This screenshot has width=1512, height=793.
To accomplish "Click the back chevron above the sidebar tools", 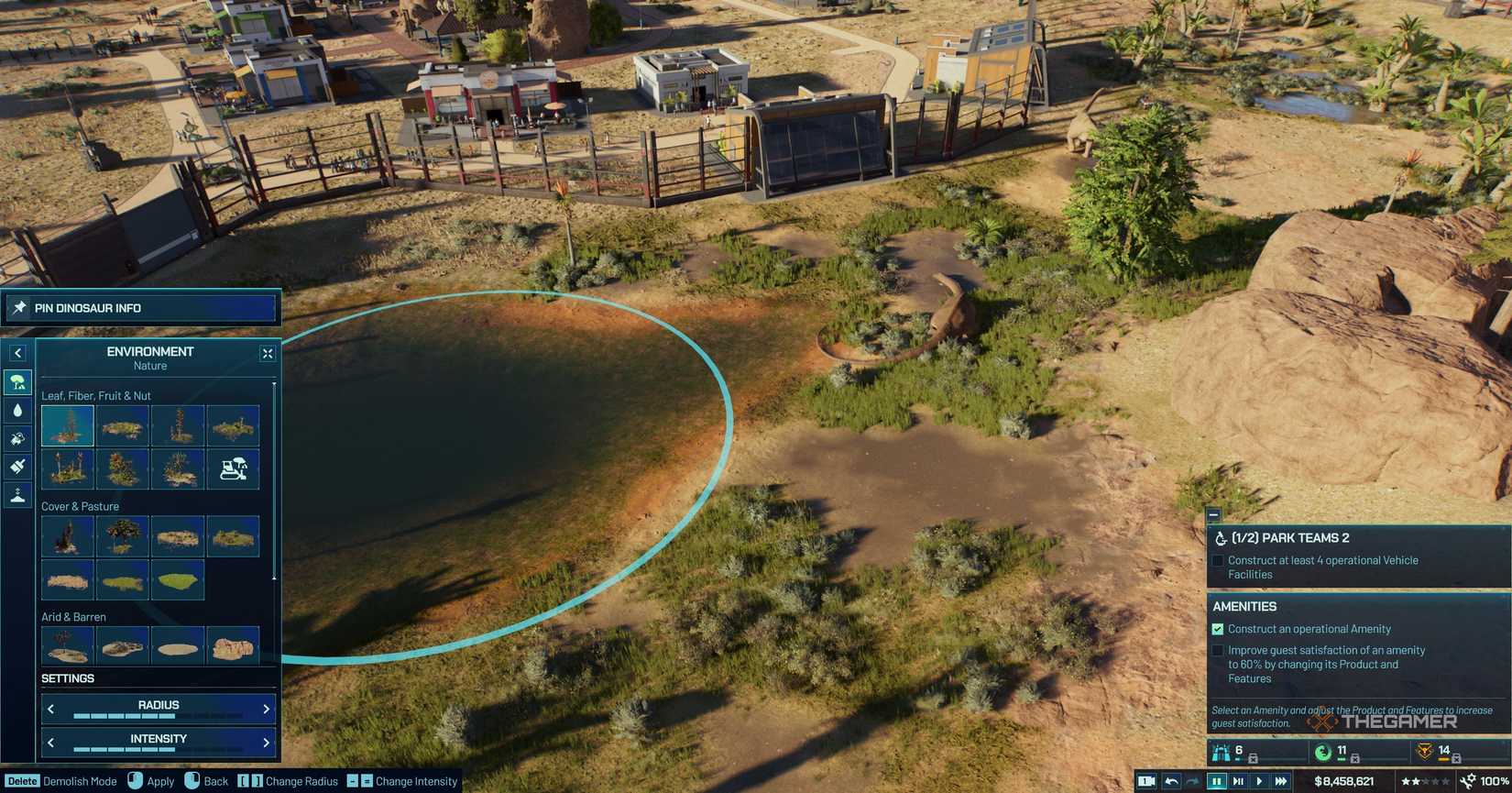I will (x=16, y=352).
